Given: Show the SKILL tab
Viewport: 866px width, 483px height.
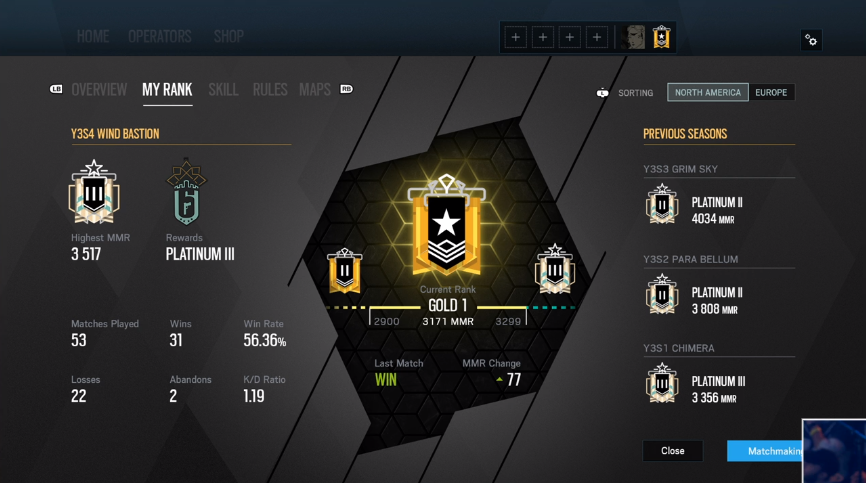Looking at the screenshot, I should pyautogui.click(x=223, y=90).
